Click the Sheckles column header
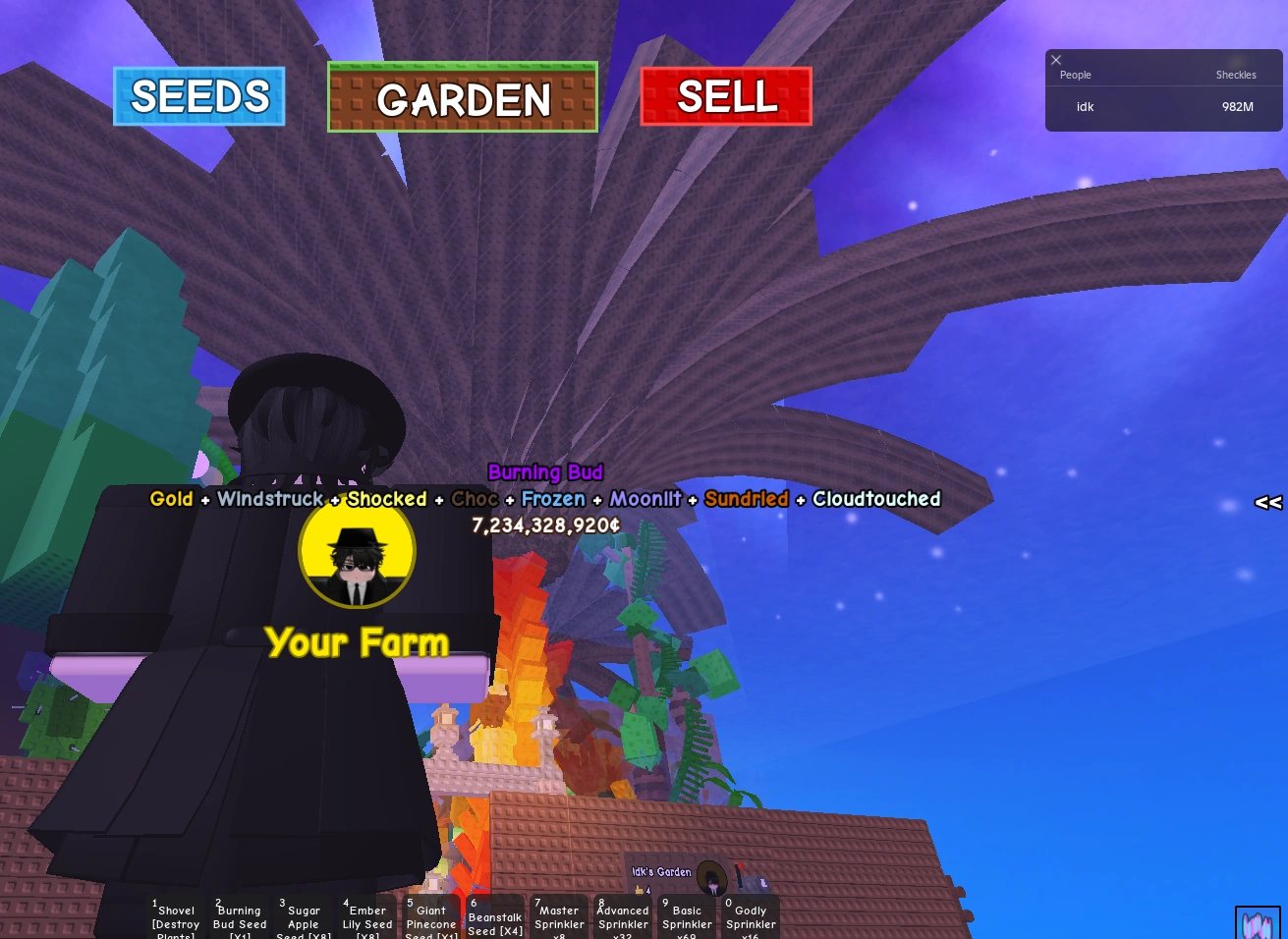Image resolution: width=1288 pixels, height=939 pixels. pos(1235,75)
